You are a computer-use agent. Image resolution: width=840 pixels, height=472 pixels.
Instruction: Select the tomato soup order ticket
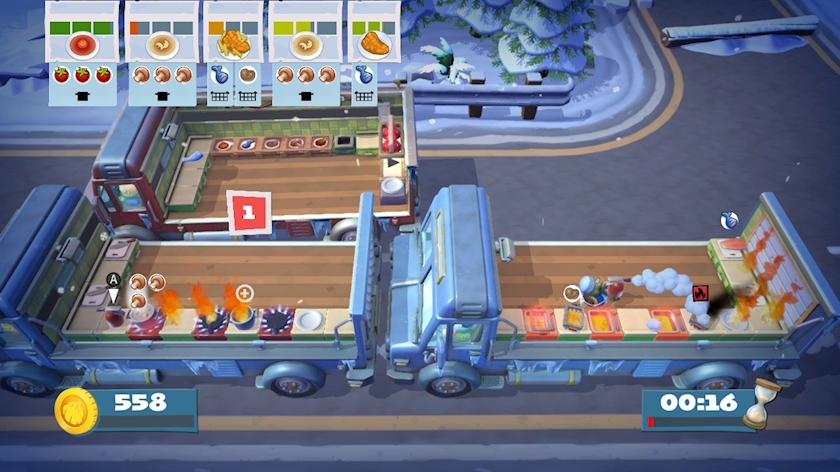click(x=83, y=45)
